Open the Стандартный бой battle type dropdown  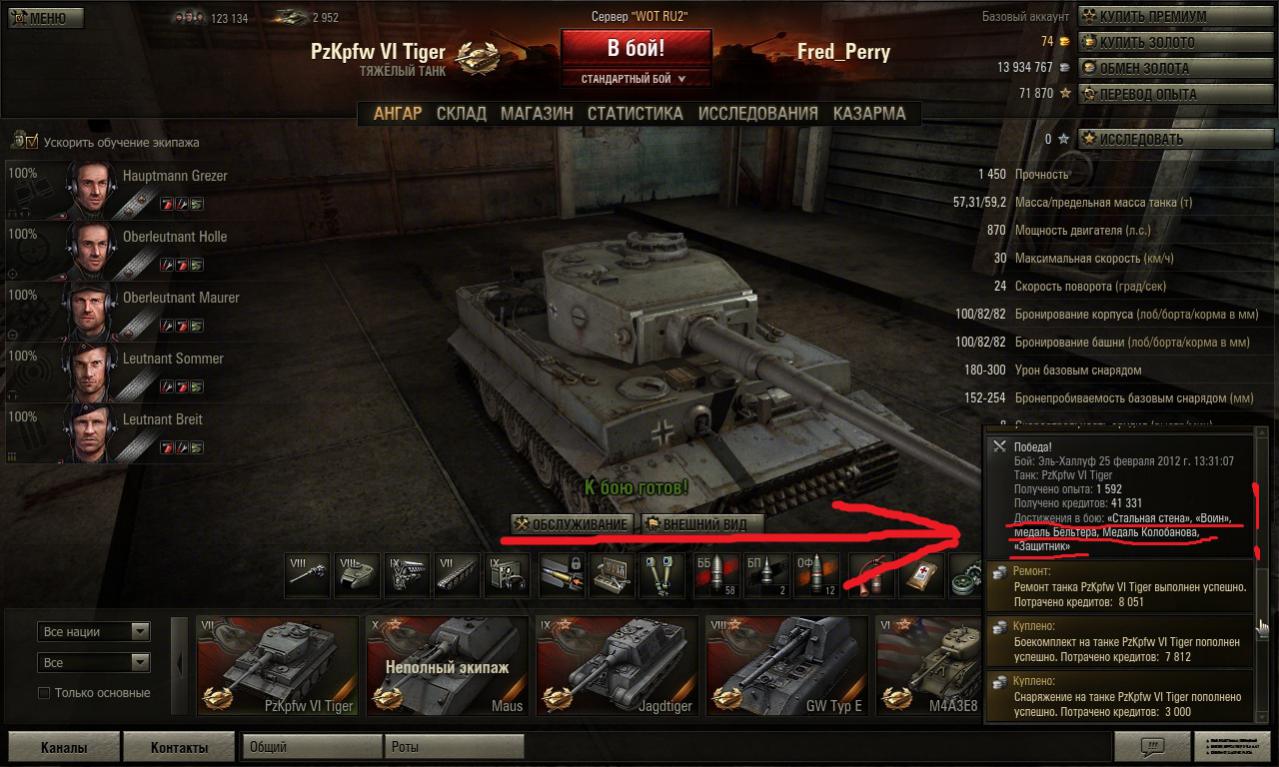click(636, 78)
